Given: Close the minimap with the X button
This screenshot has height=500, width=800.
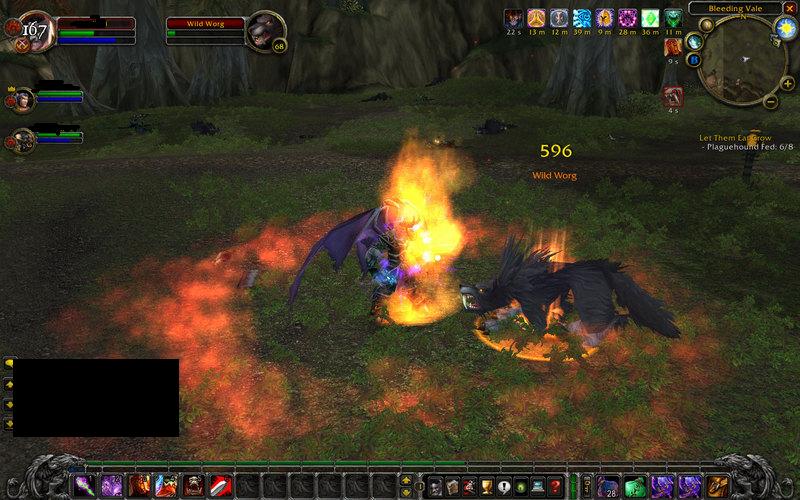Looking at the screenshot, I should tap(789, 8).
